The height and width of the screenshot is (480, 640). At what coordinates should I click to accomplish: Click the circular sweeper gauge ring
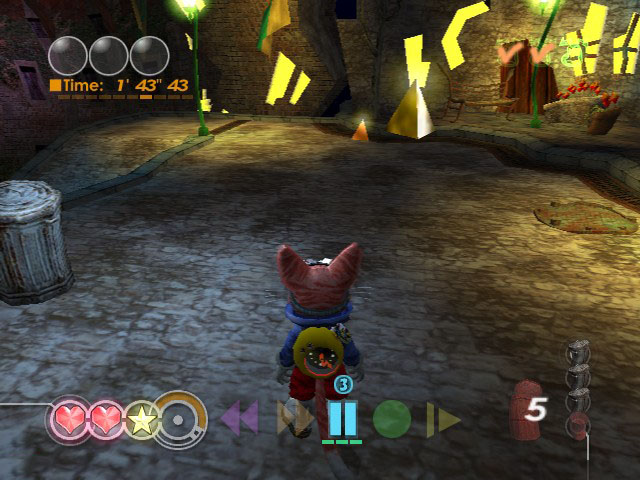coord(182,418)
